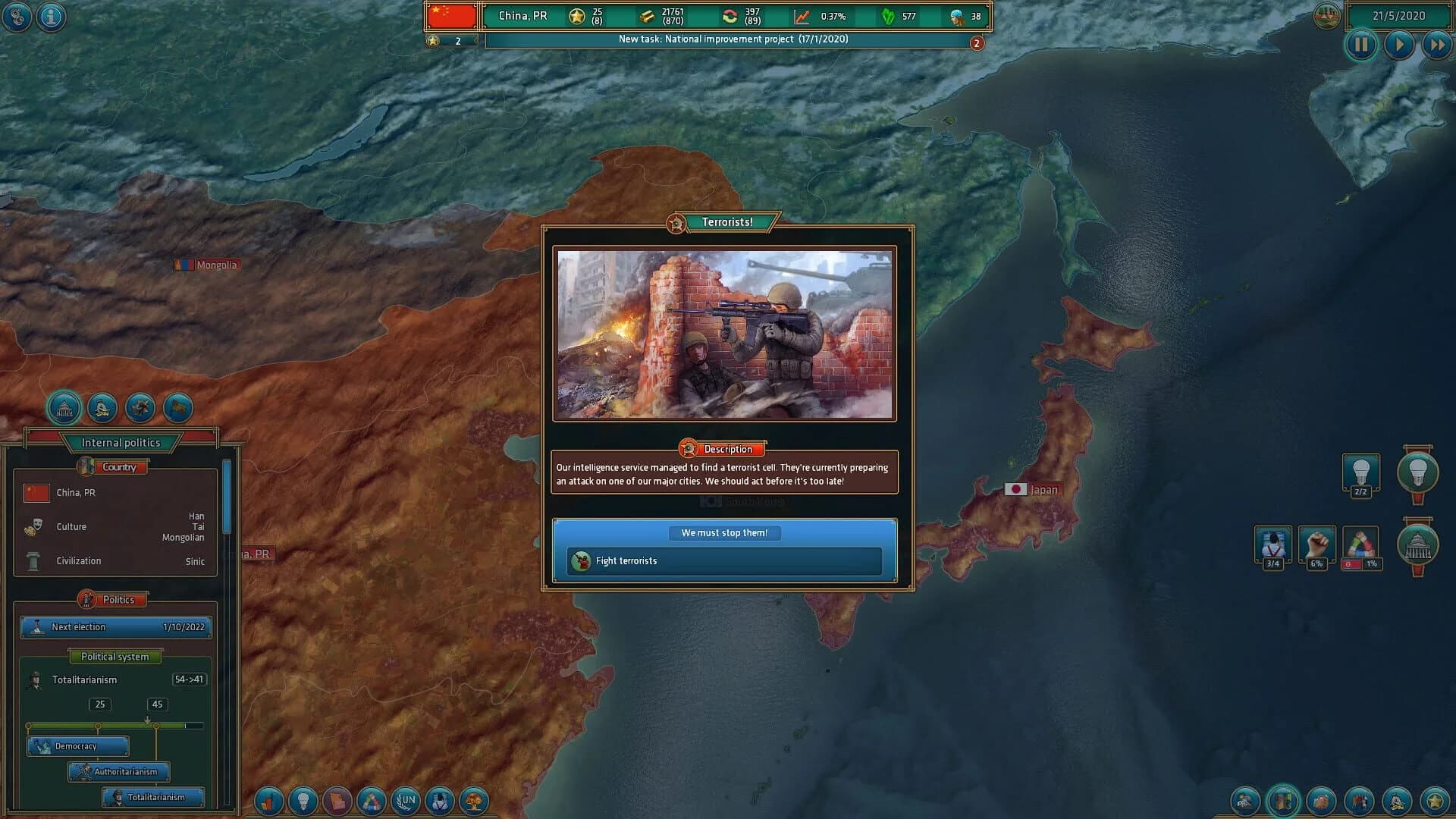Select the highlighted government building icon above Internal politics
The height and width of the screenshot is (819, 1456).
pos(64,408)
